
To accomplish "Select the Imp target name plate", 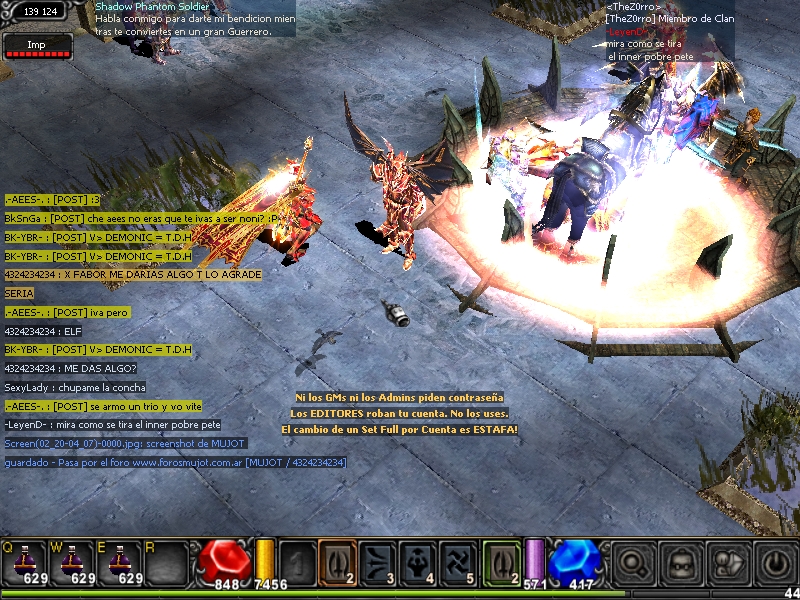I will [37, 45].
